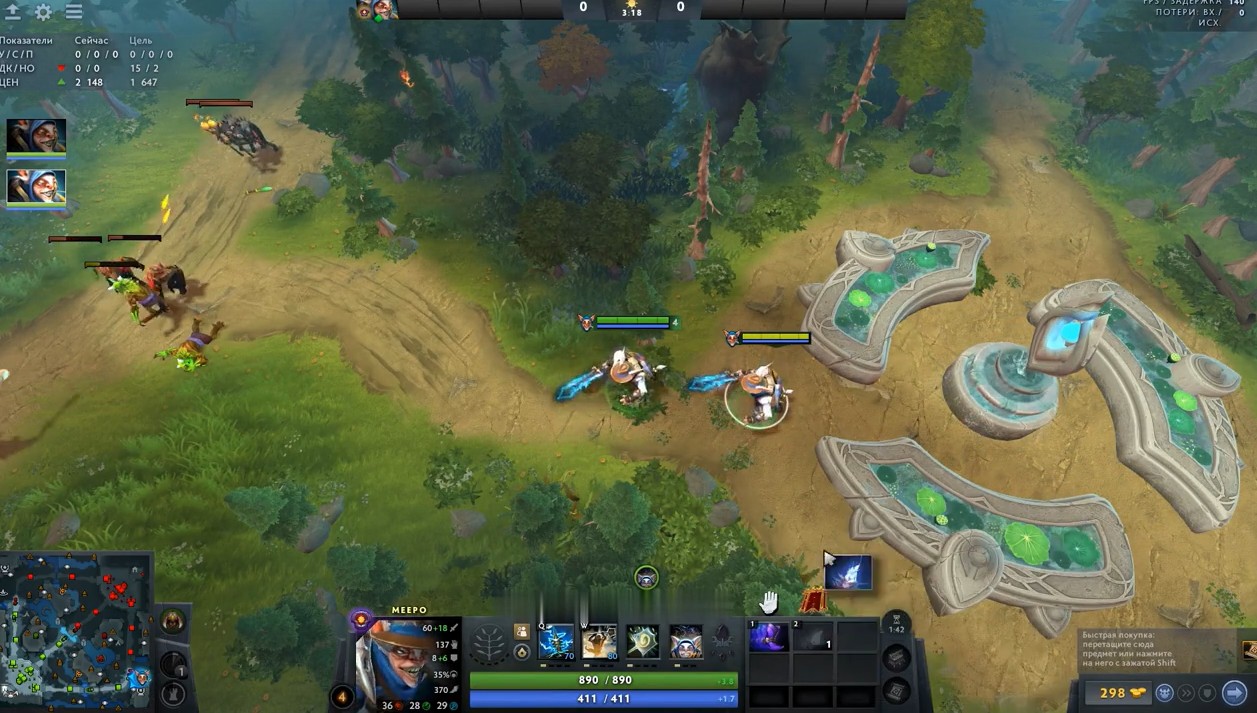The height and width of the screenshot is (713, 1257).
Task: Click the back arrow in the top-left corner
Action: click(x=14, y=13)
